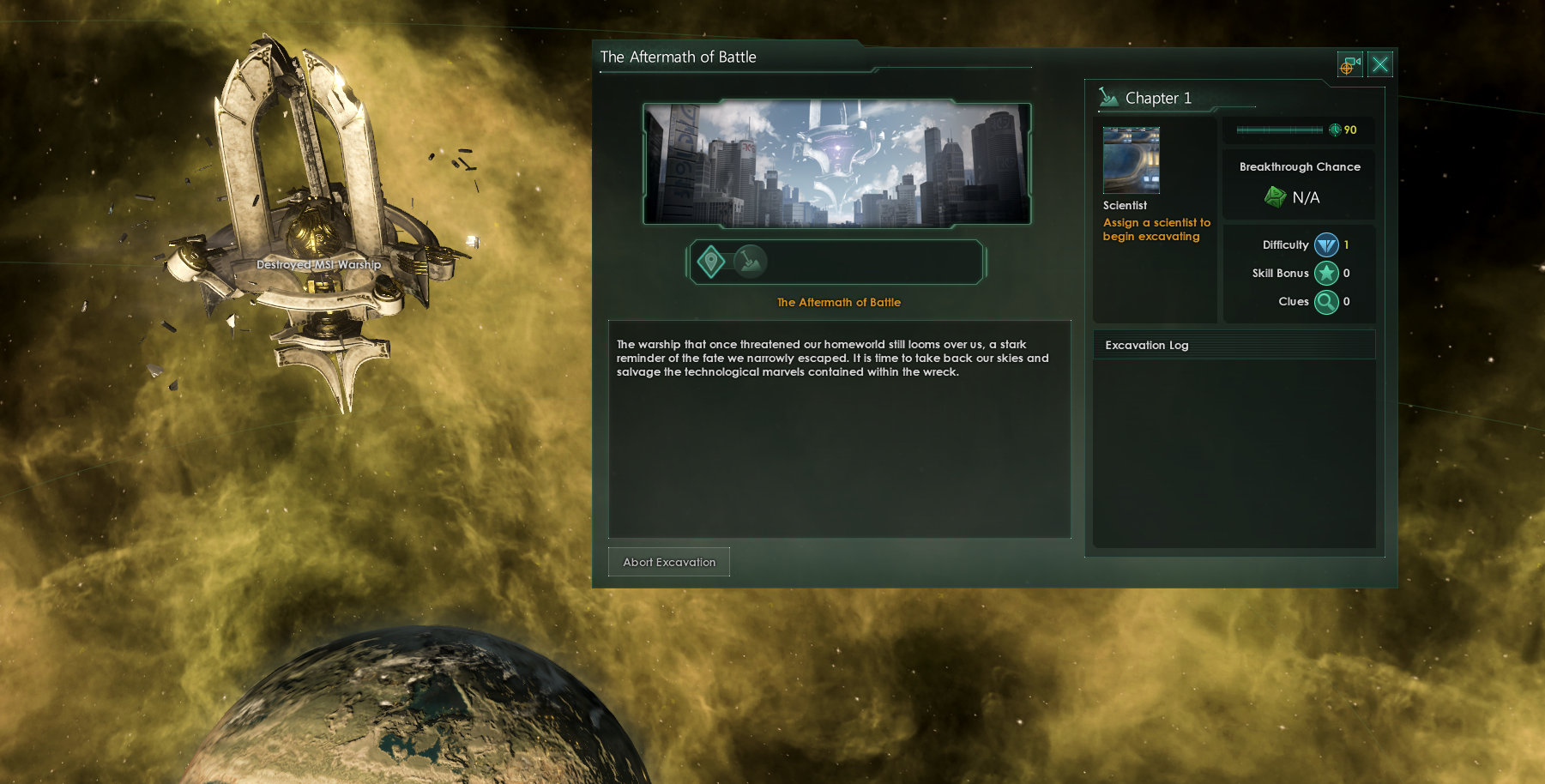Select the excavation stage icon
The height and width of the screenshot is (784, 1545).
[x=751, y=262]
